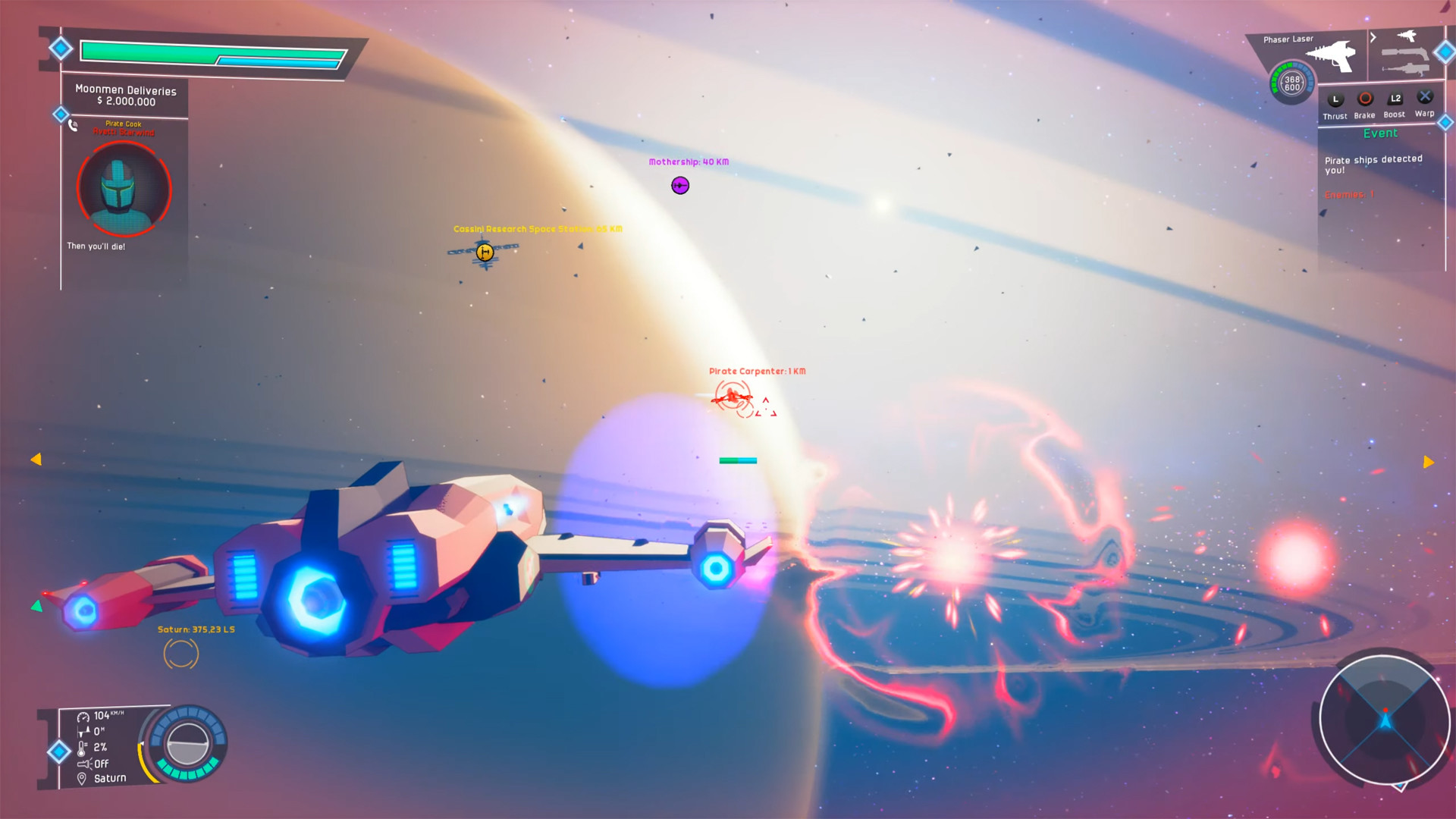
Task: Expand the weapon selection chevron arrow
Action: 1374,36
